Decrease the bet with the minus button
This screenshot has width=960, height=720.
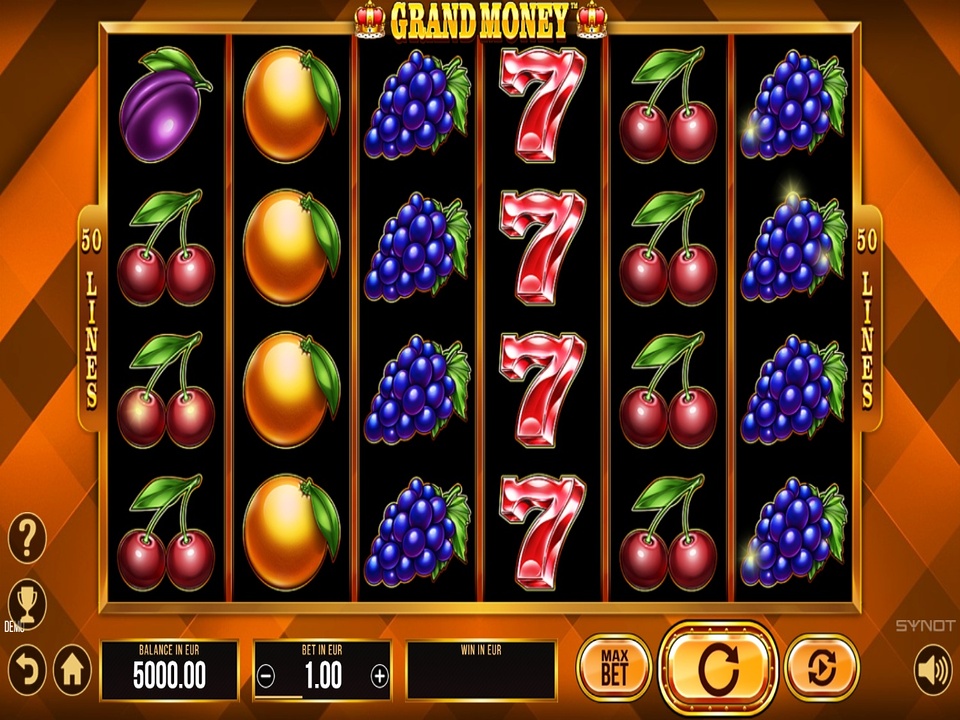click(x=266, y=676)
